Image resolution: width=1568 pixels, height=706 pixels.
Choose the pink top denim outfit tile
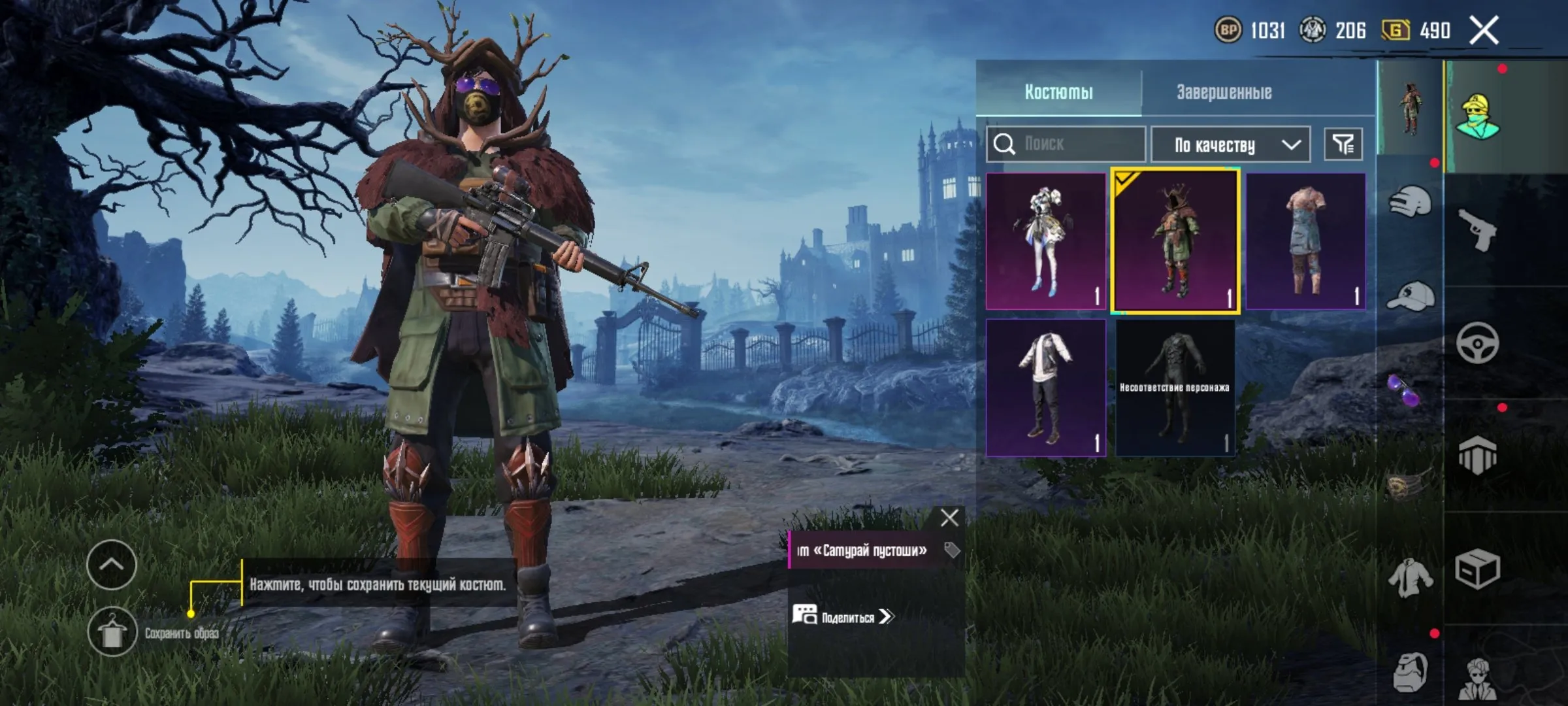1305,241
